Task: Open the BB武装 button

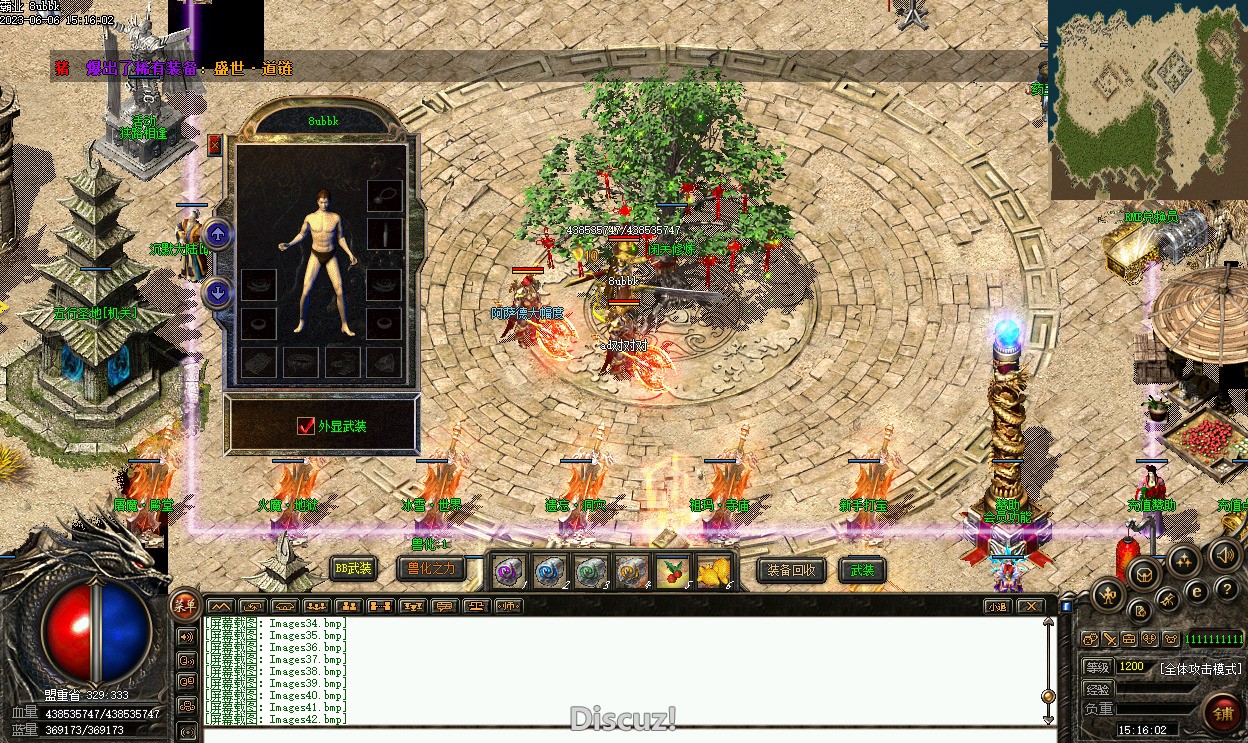Action: point(353,569)
